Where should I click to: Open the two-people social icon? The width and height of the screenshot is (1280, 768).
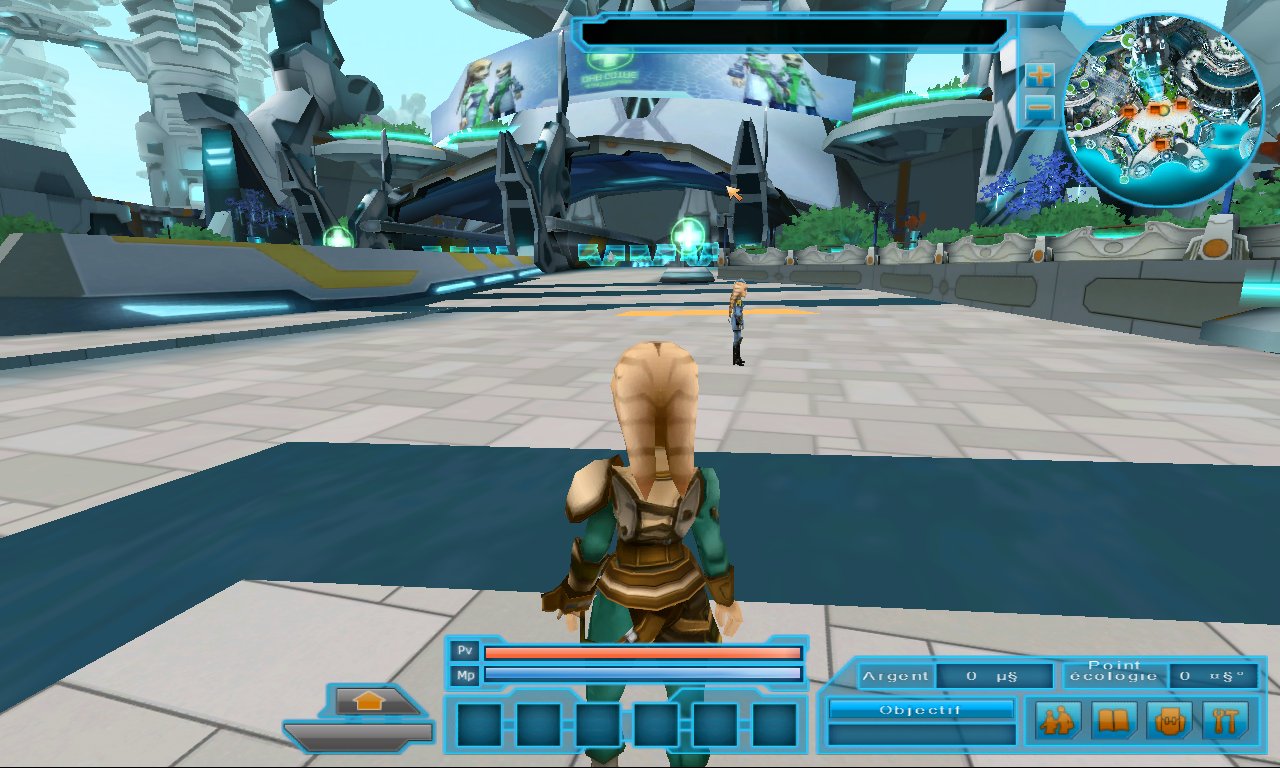pyautogui.click(x=1056, y=720)
